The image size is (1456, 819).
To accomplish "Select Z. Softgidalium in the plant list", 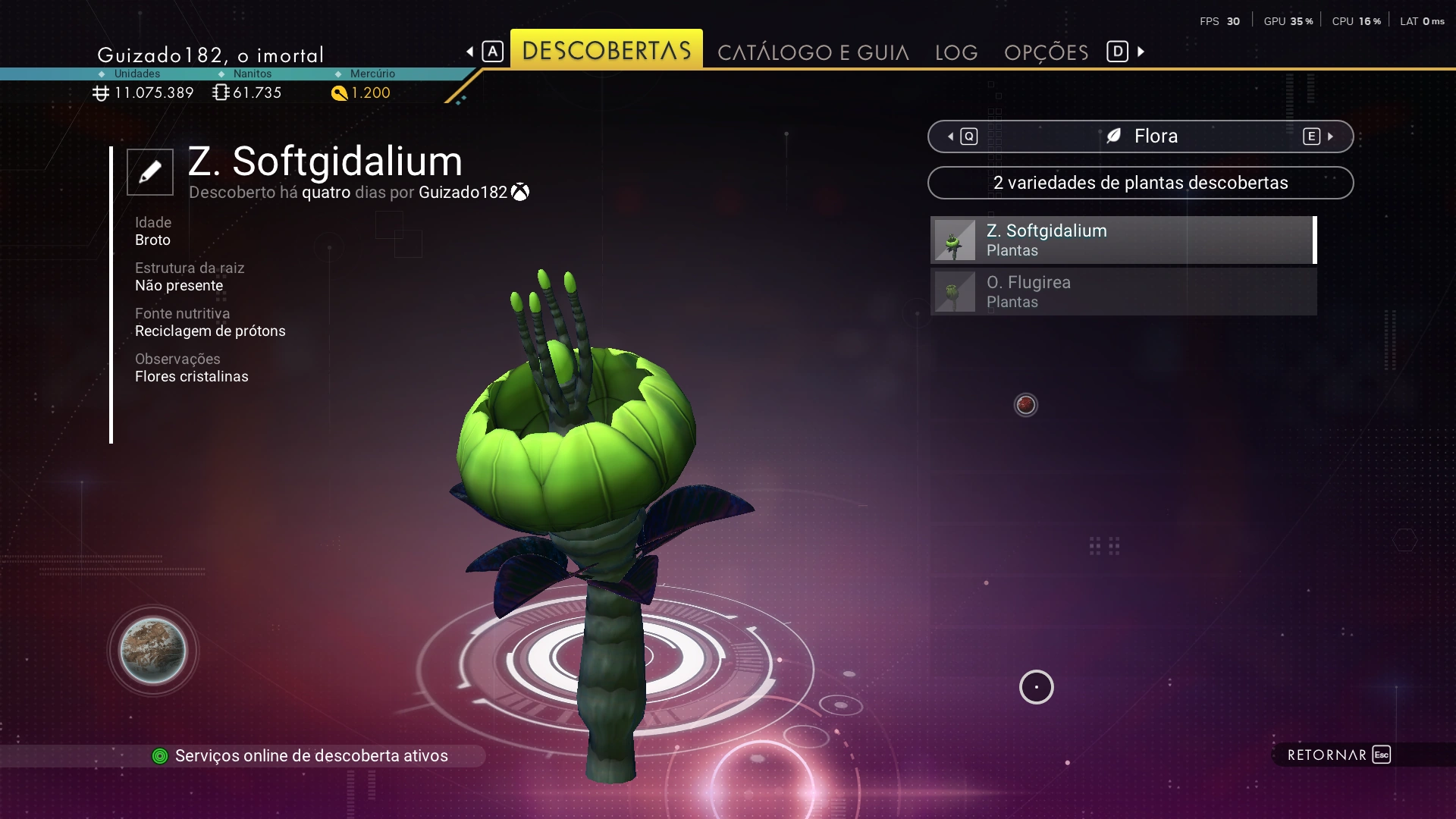I will [x=1122, y=240].
